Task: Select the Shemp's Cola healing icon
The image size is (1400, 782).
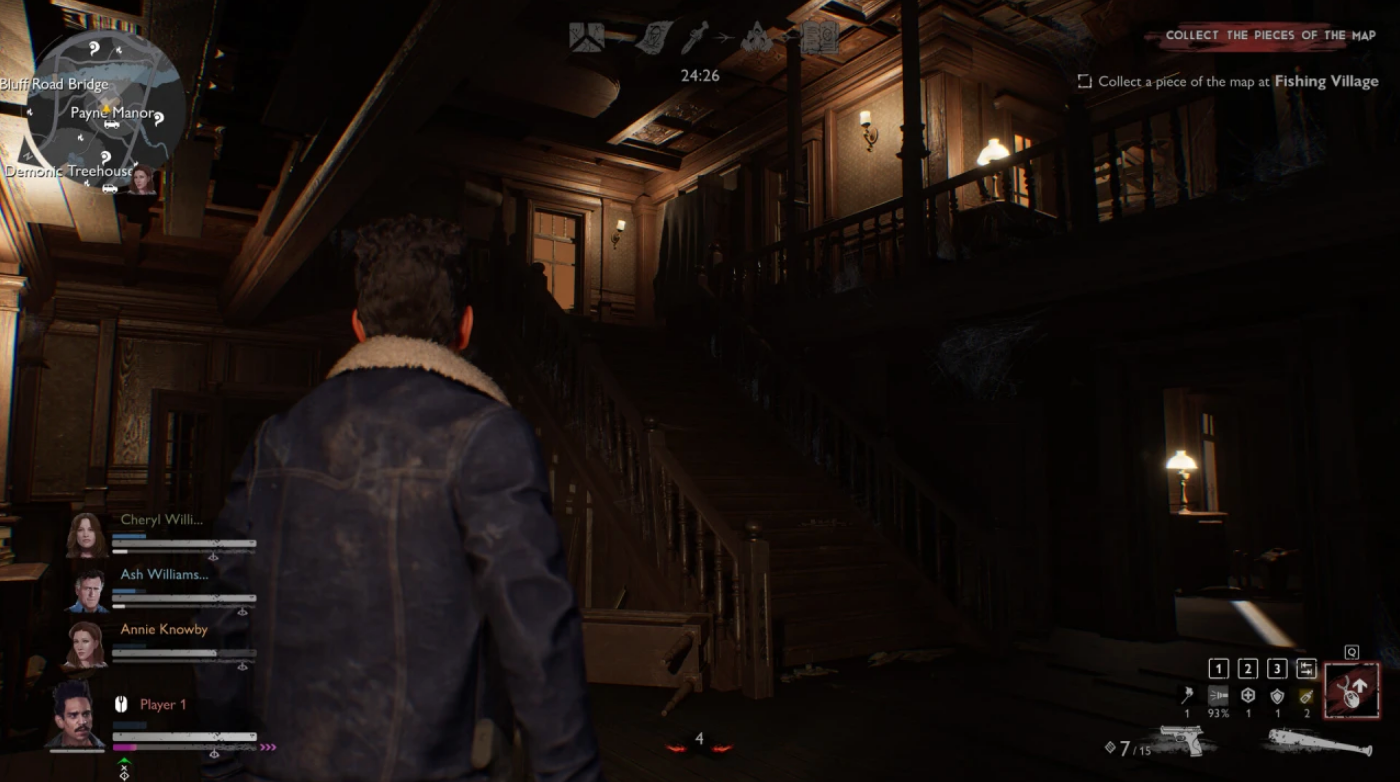Action: [1248, 695]
